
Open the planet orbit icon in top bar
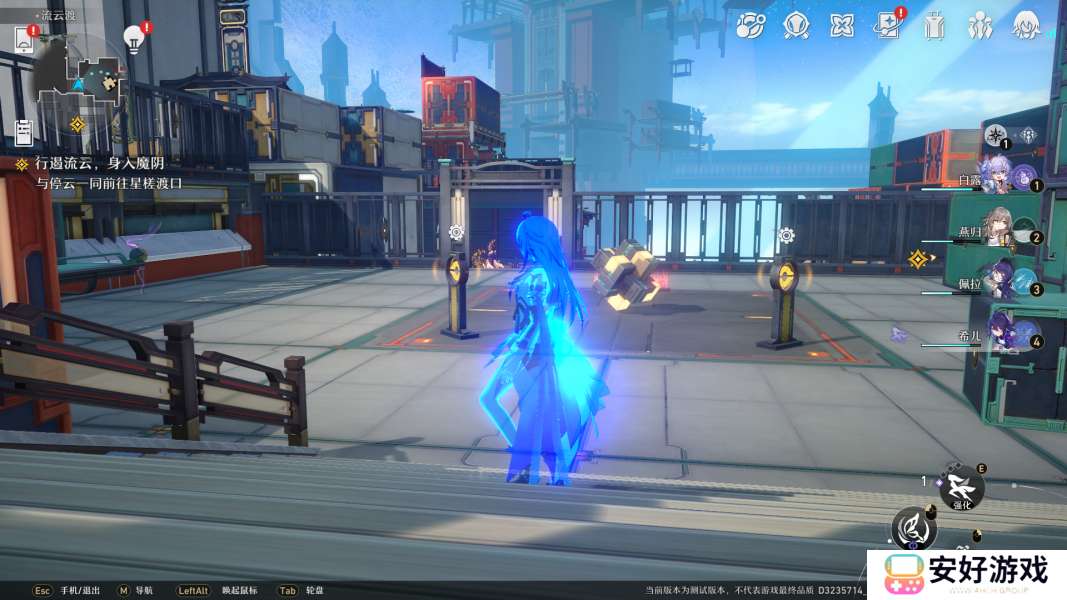(751, 25)
